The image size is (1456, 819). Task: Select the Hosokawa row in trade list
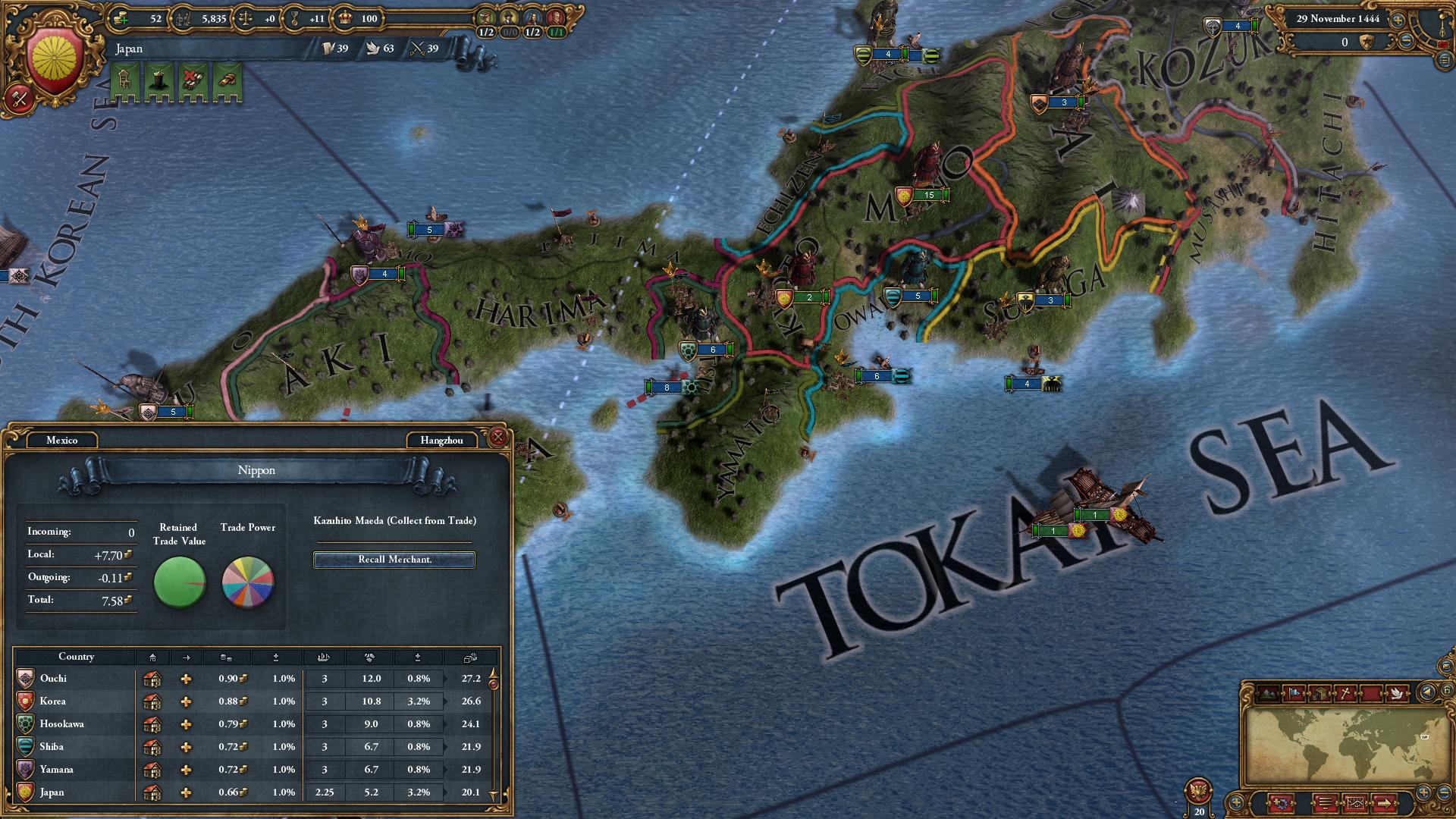click(76, 724)
